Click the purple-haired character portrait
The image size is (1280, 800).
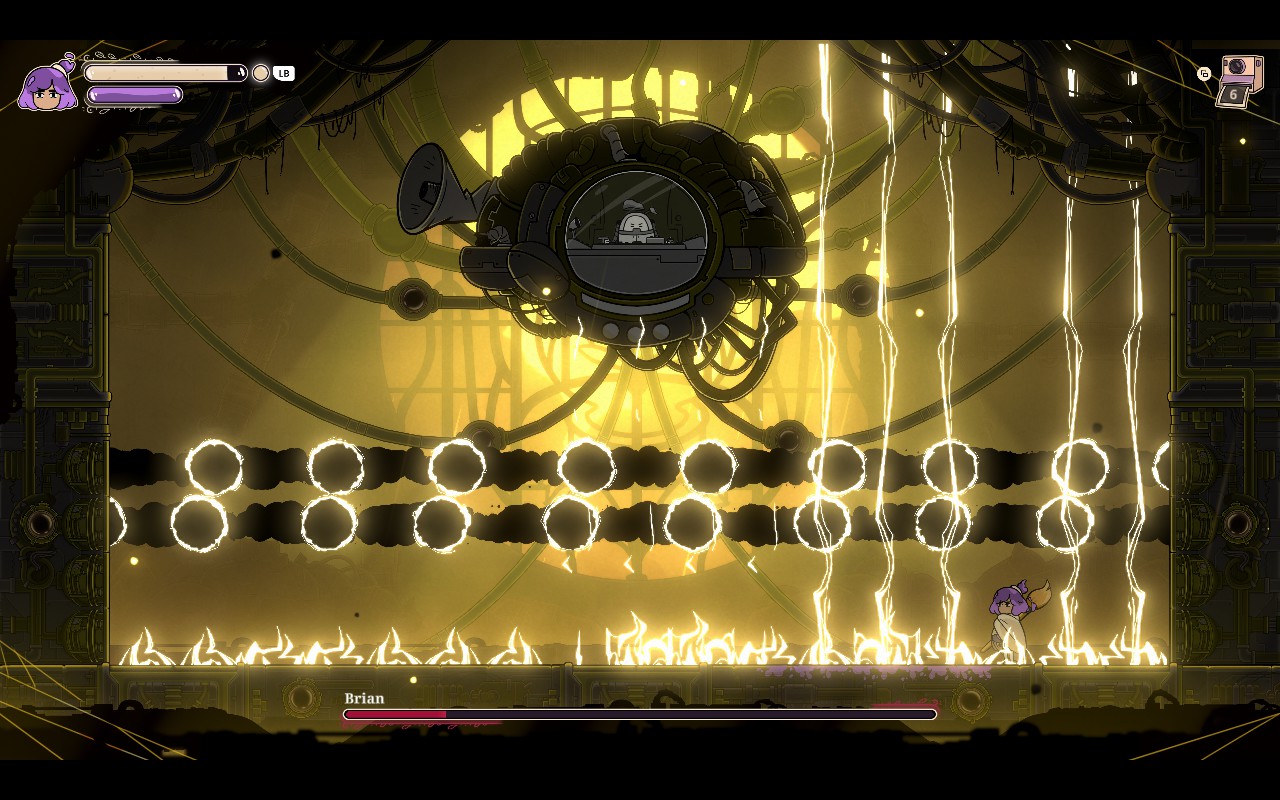coord(46,88)
